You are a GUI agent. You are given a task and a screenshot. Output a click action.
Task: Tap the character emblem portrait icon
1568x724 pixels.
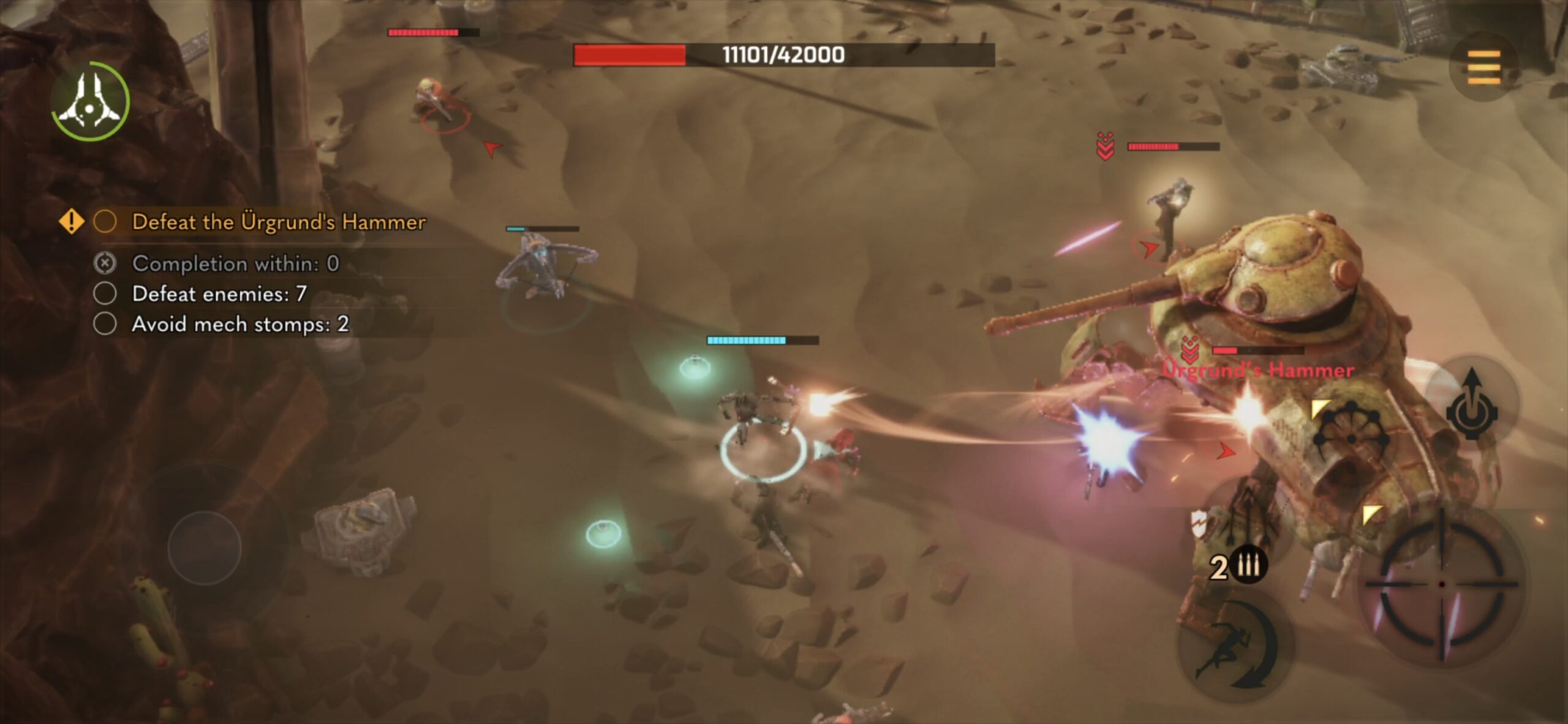(90, 102)
